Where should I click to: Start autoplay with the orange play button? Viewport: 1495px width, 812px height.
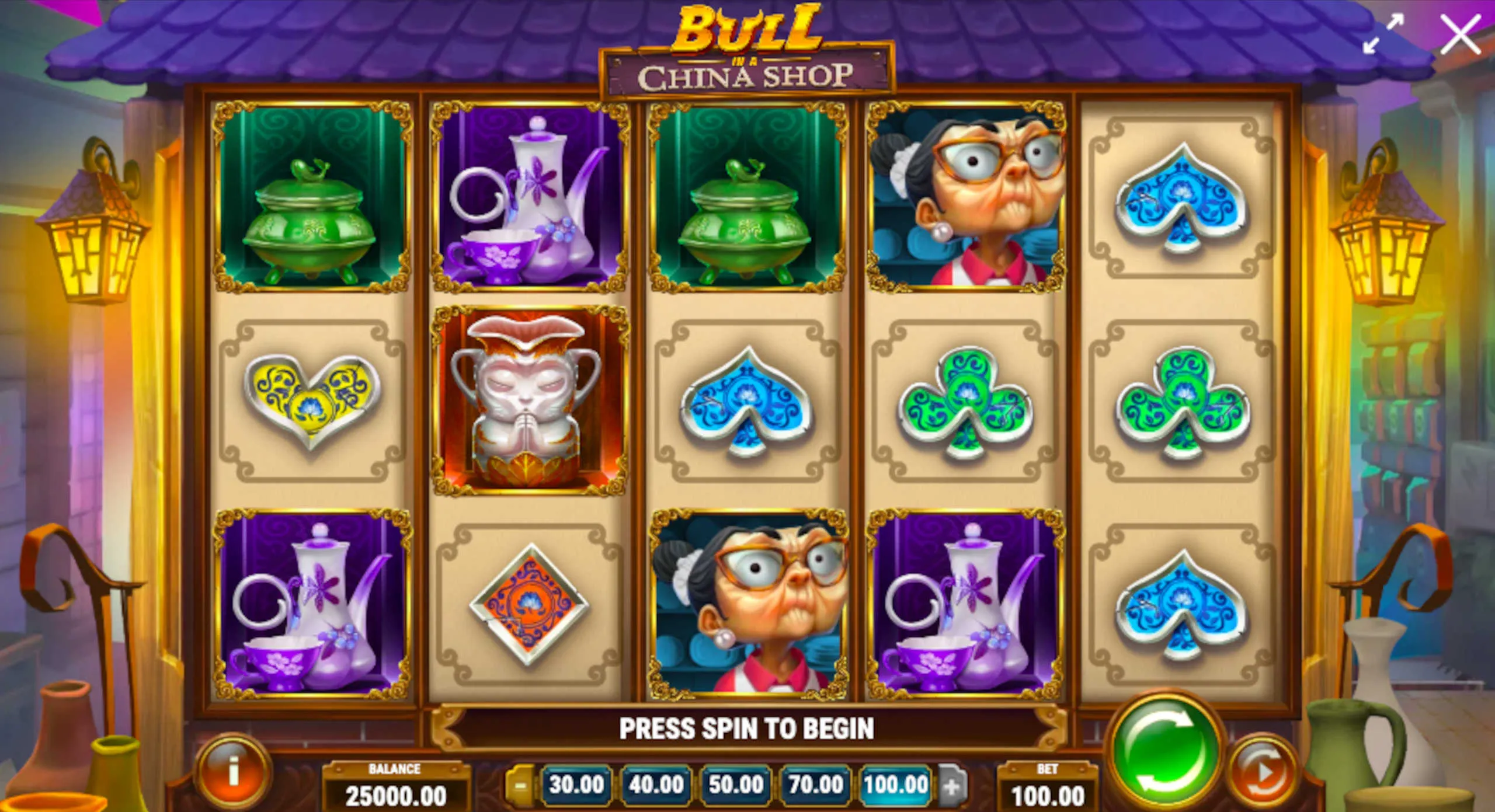(x=1262, y=773)
